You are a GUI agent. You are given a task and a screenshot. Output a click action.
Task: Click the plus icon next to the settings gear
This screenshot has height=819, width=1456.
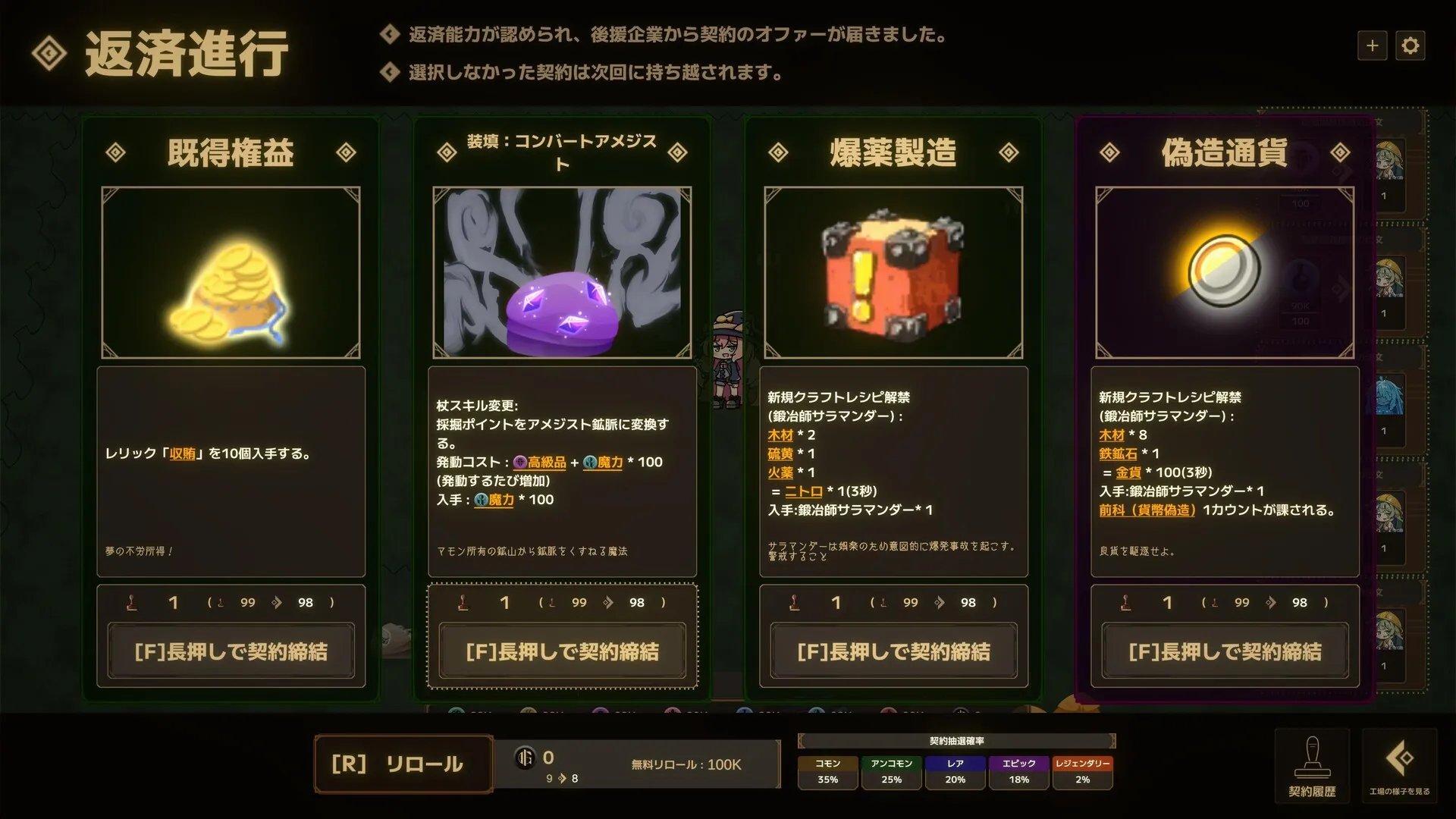click(x=1372, y=45)
